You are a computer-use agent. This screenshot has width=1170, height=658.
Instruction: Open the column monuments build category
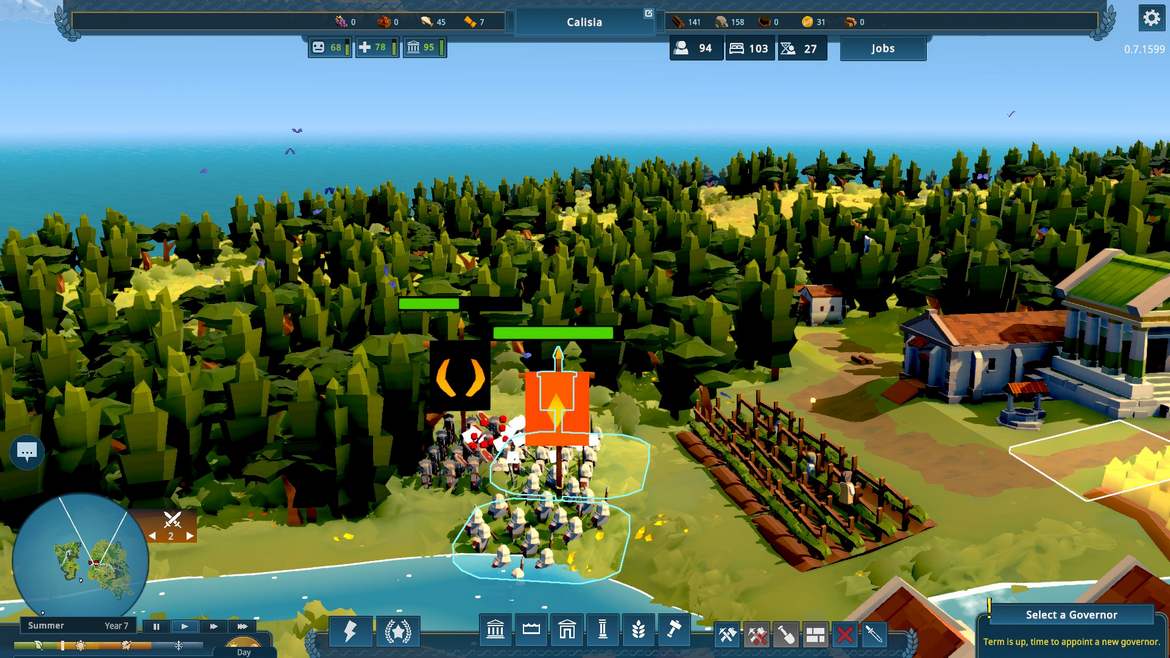[602, 631]
